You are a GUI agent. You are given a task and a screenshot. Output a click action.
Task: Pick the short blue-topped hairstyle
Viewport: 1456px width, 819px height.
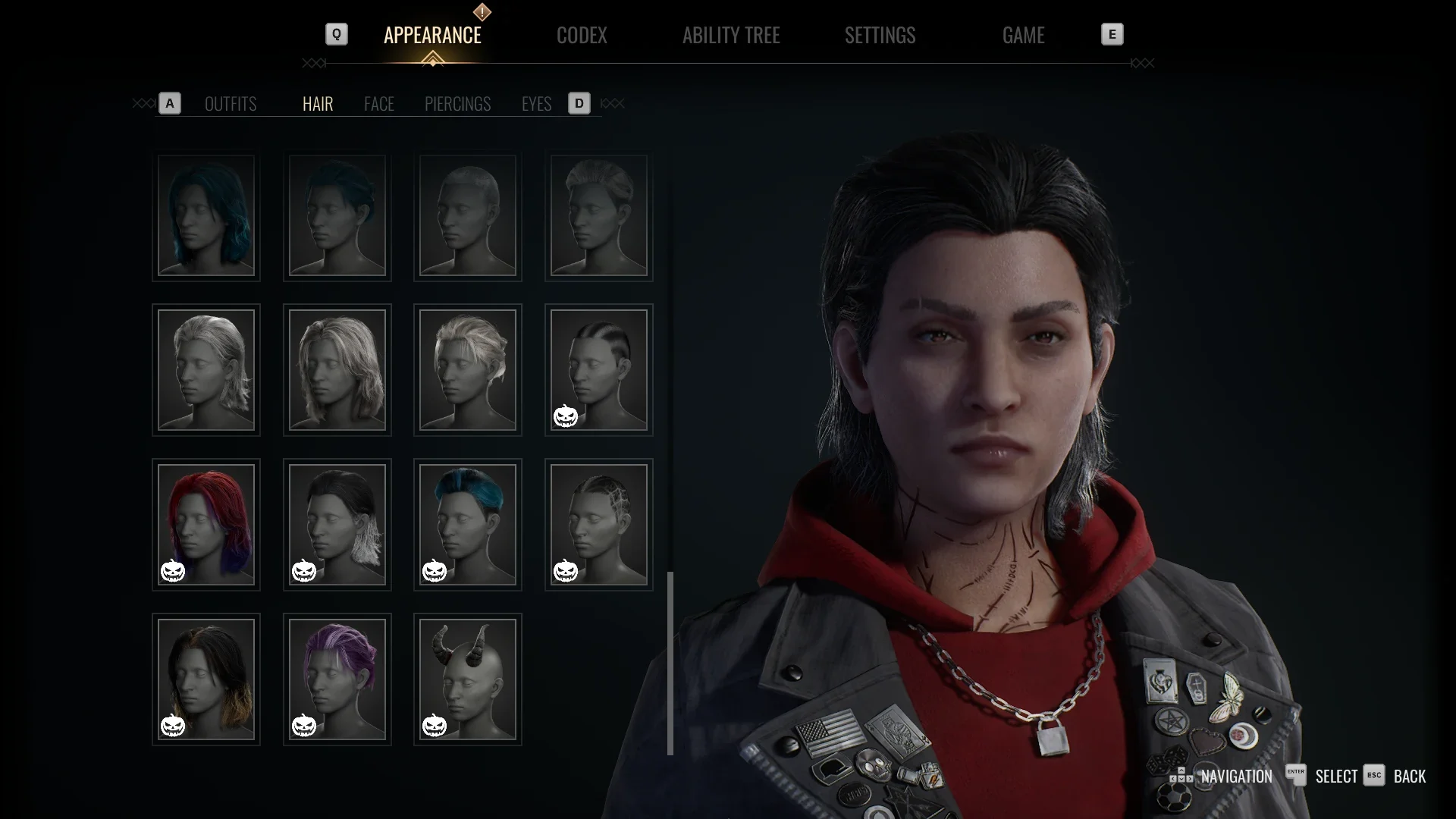coord(467,524)
